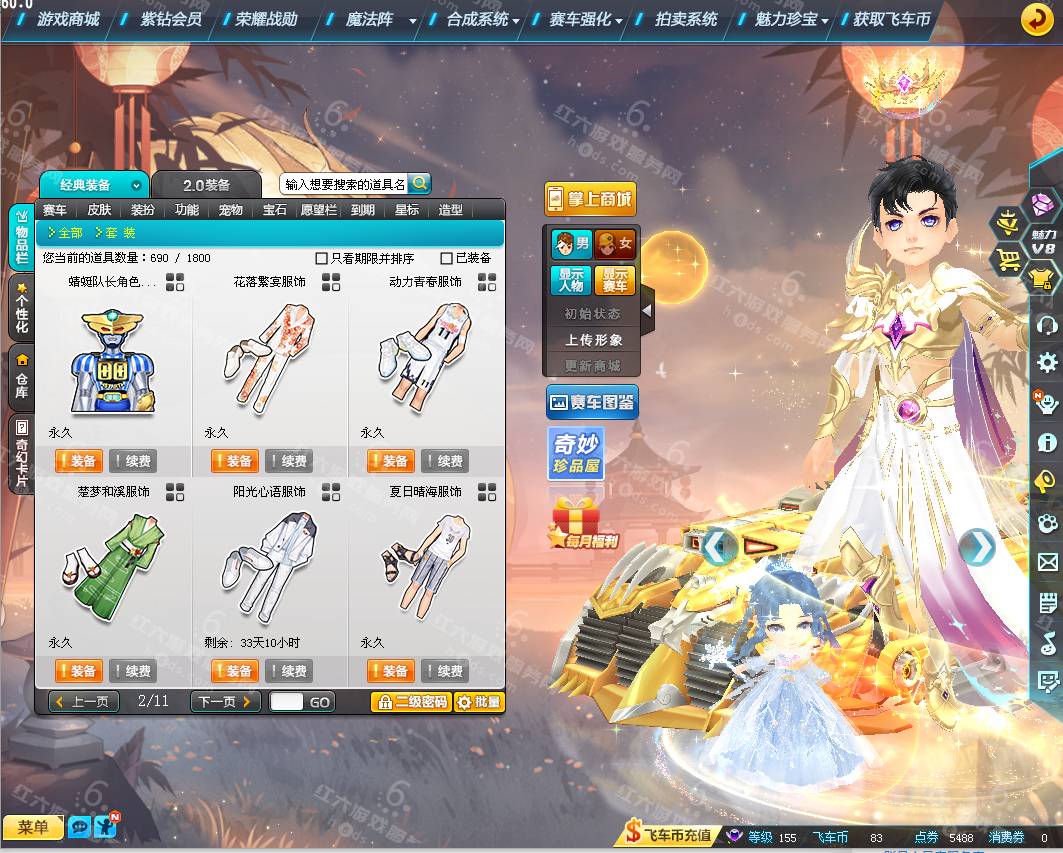Image resolution: width=1063 pixels, height=853 pixels.
Task: Select the 宝石 gem category tab
Action: [275, 210]
